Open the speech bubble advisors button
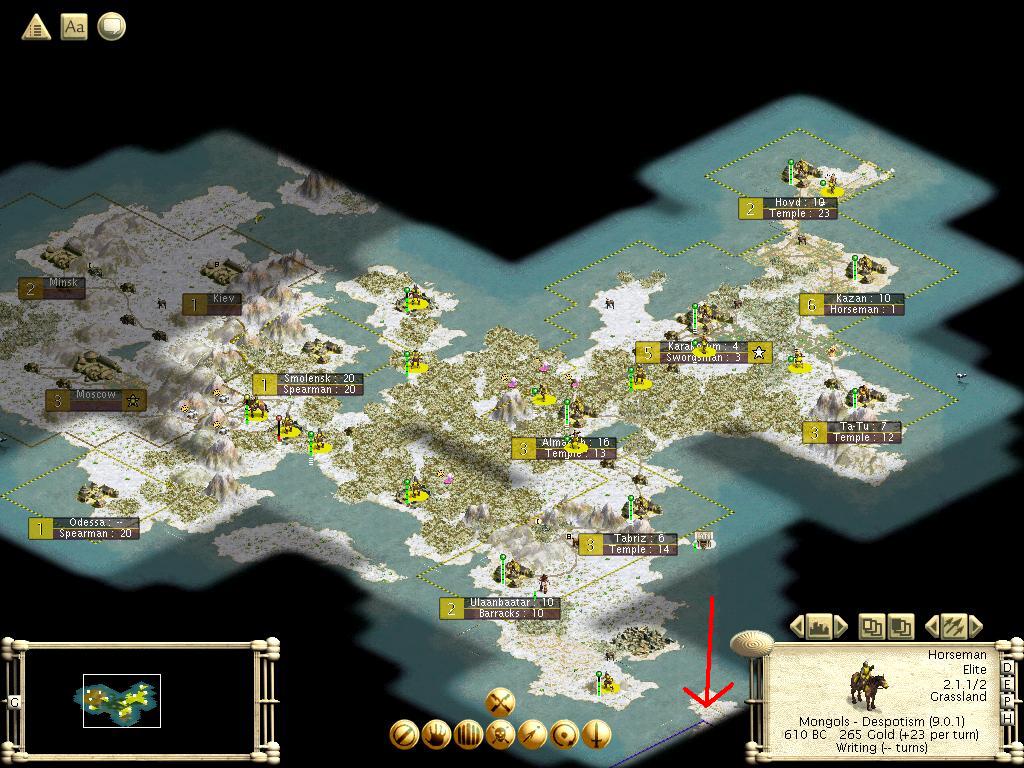The width and height of the screenshot is (1024, 768). (112, 27)
